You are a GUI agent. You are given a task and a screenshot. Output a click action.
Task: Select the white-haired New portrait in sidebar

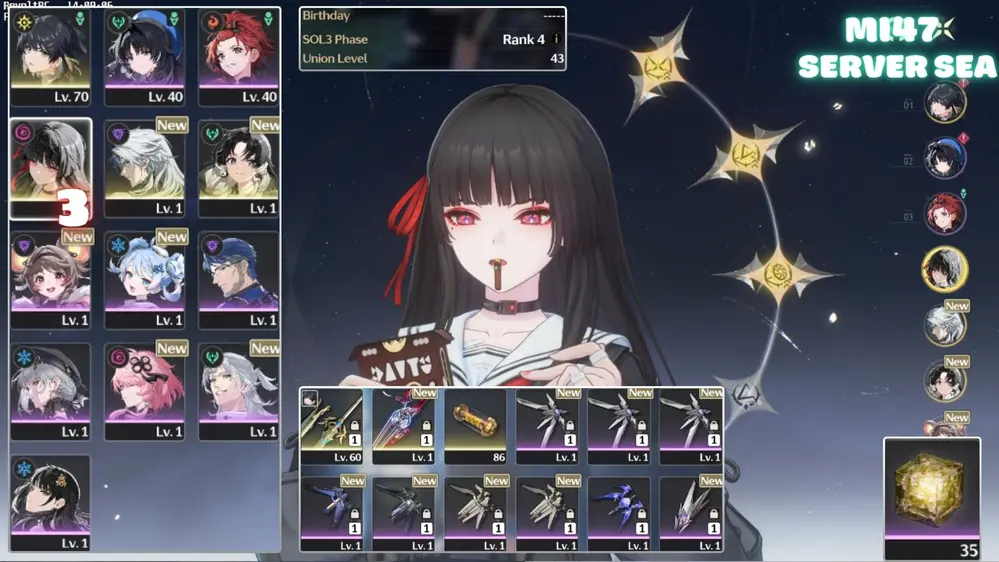(x=944, y=326)
